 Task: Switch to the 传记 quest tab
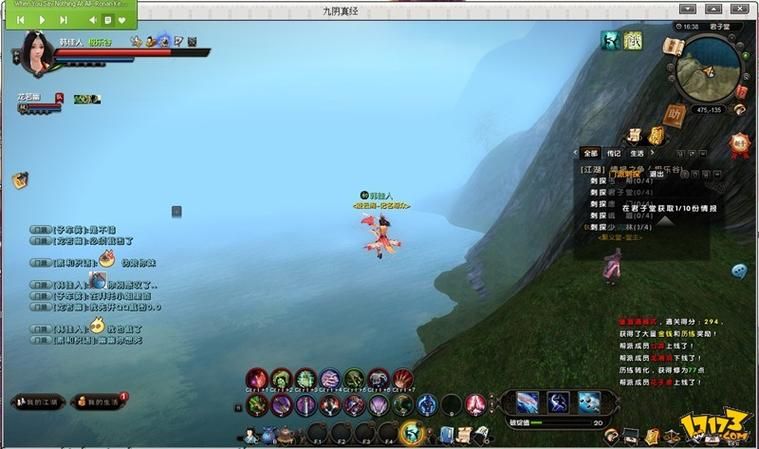614,153
